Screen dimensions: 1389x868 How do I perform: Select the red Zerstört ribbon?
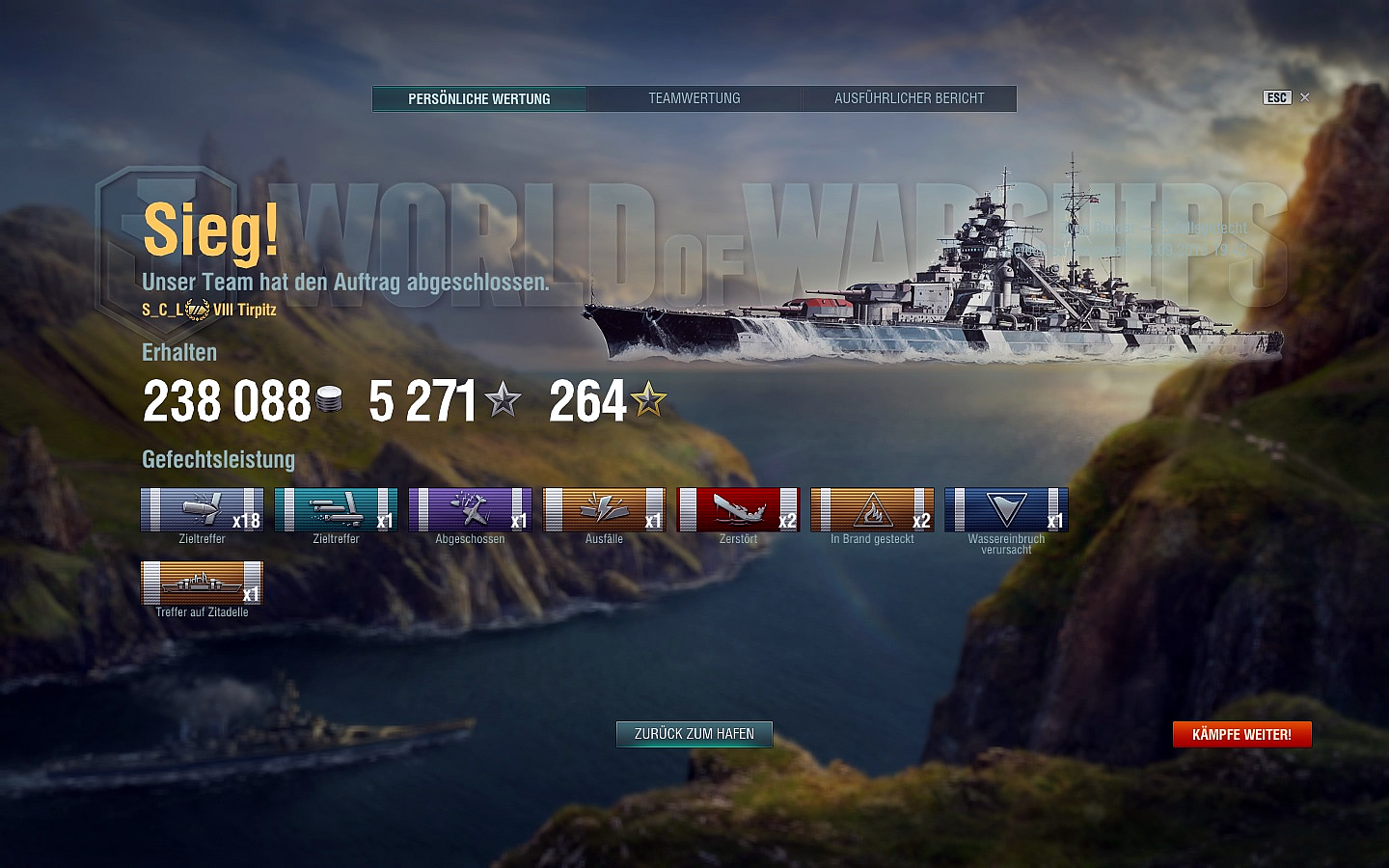738,510
